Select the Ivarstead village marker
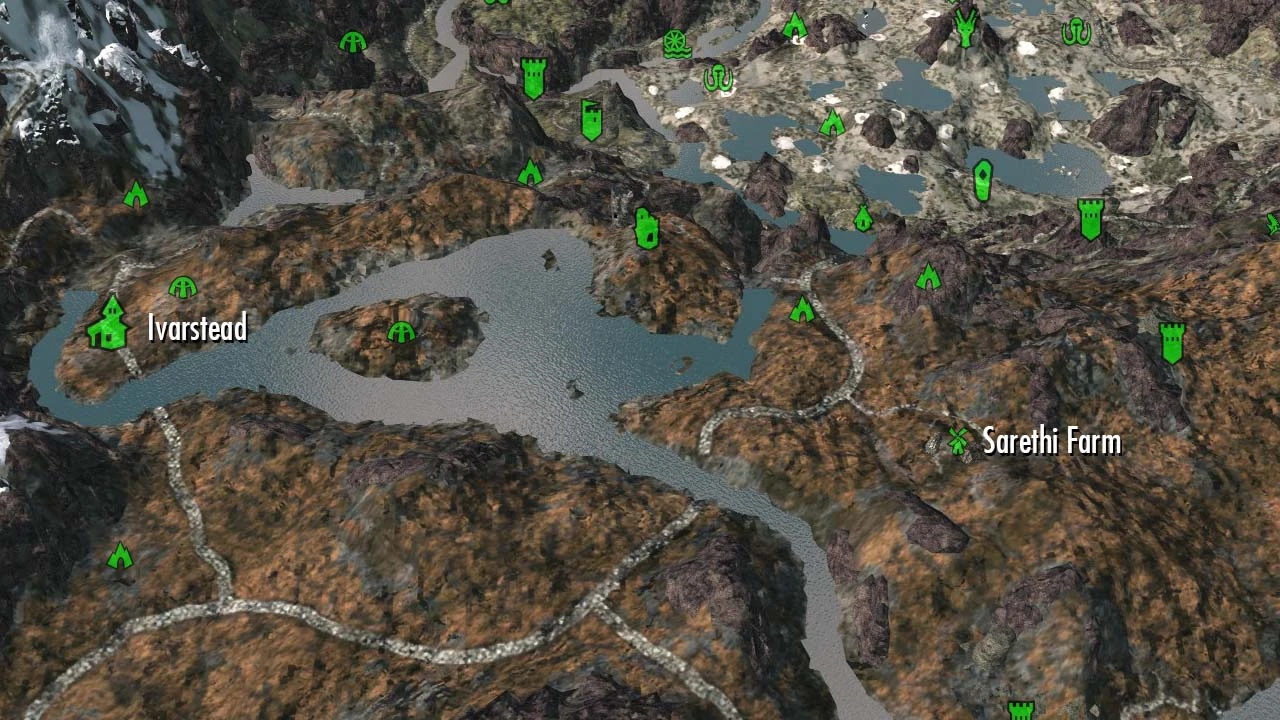The height and width of the screenshot is (720, 1280). pos(110,322)
